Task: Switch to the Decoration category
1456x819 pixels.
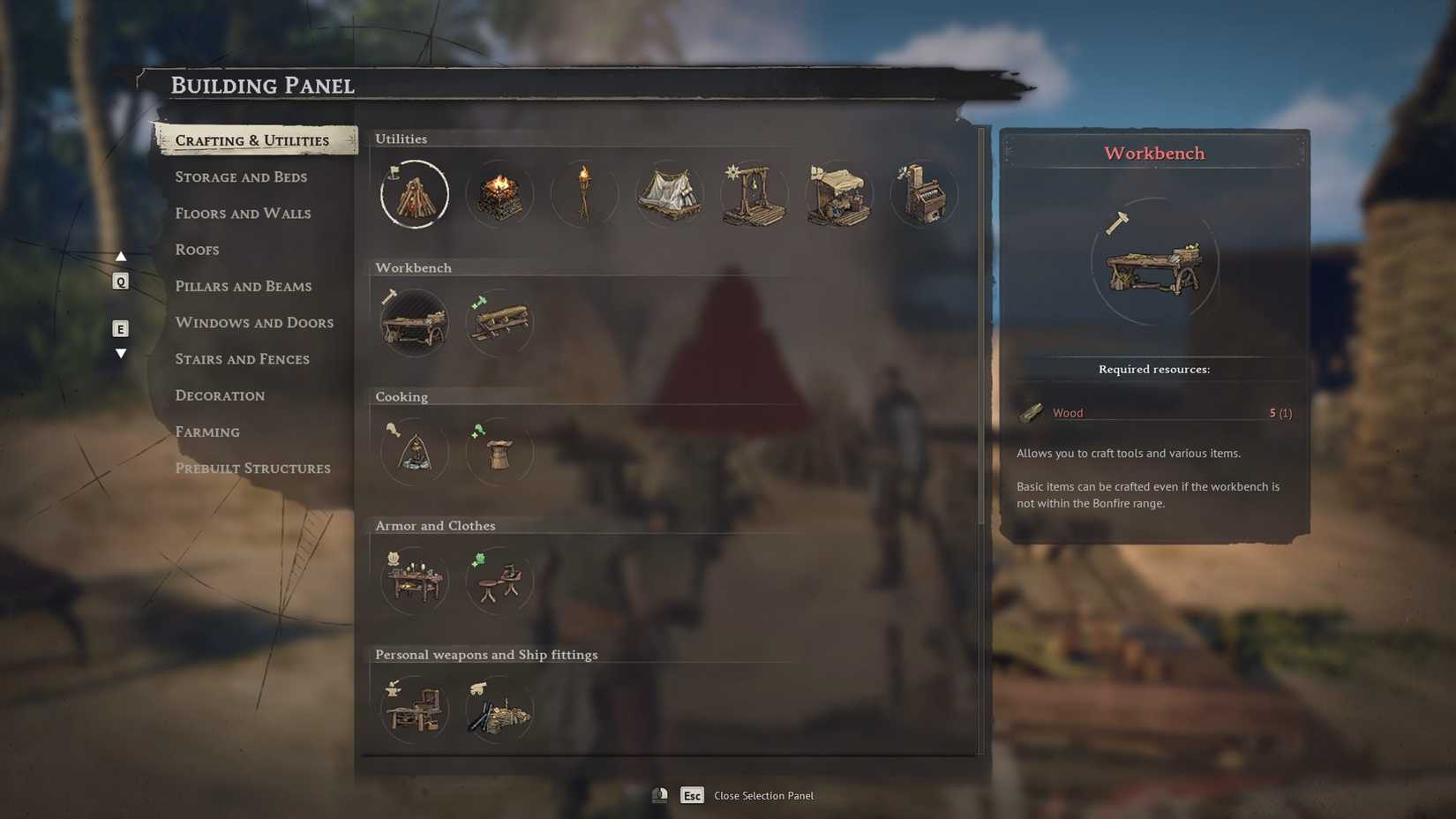Action: [220, 395]
